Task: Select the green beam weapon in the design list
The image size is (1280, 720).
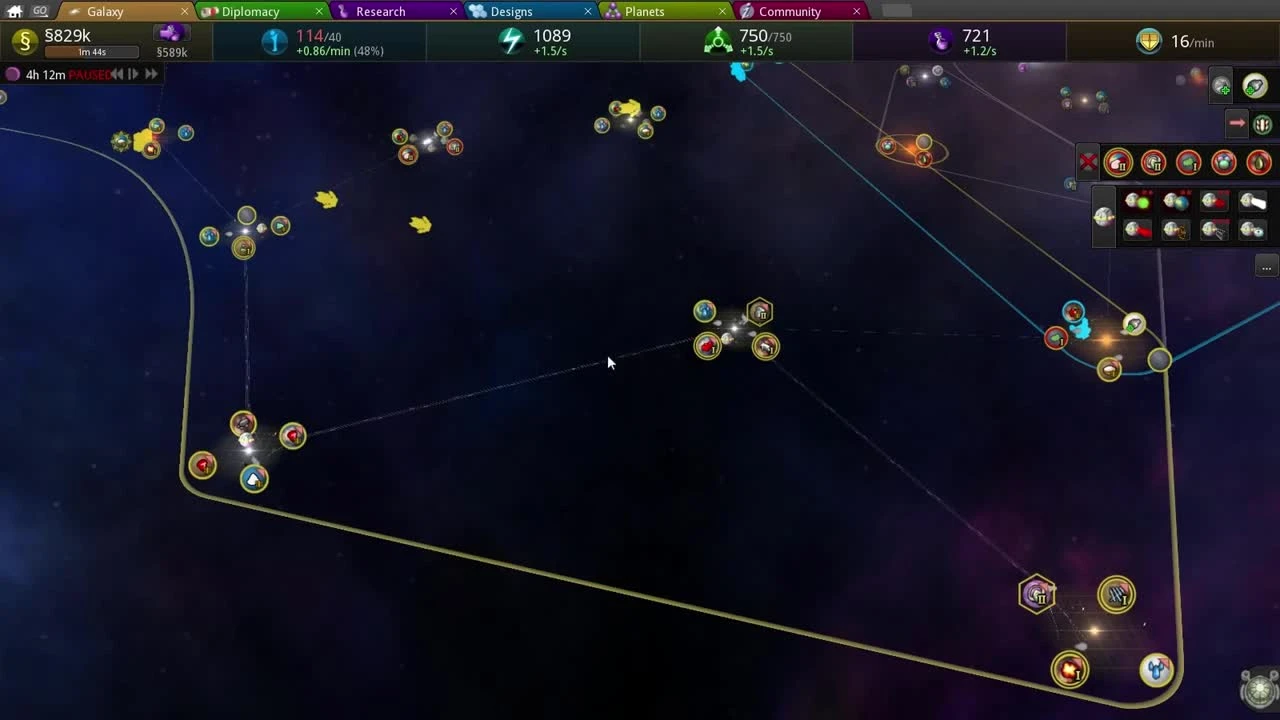Action: pos(1140,202)
